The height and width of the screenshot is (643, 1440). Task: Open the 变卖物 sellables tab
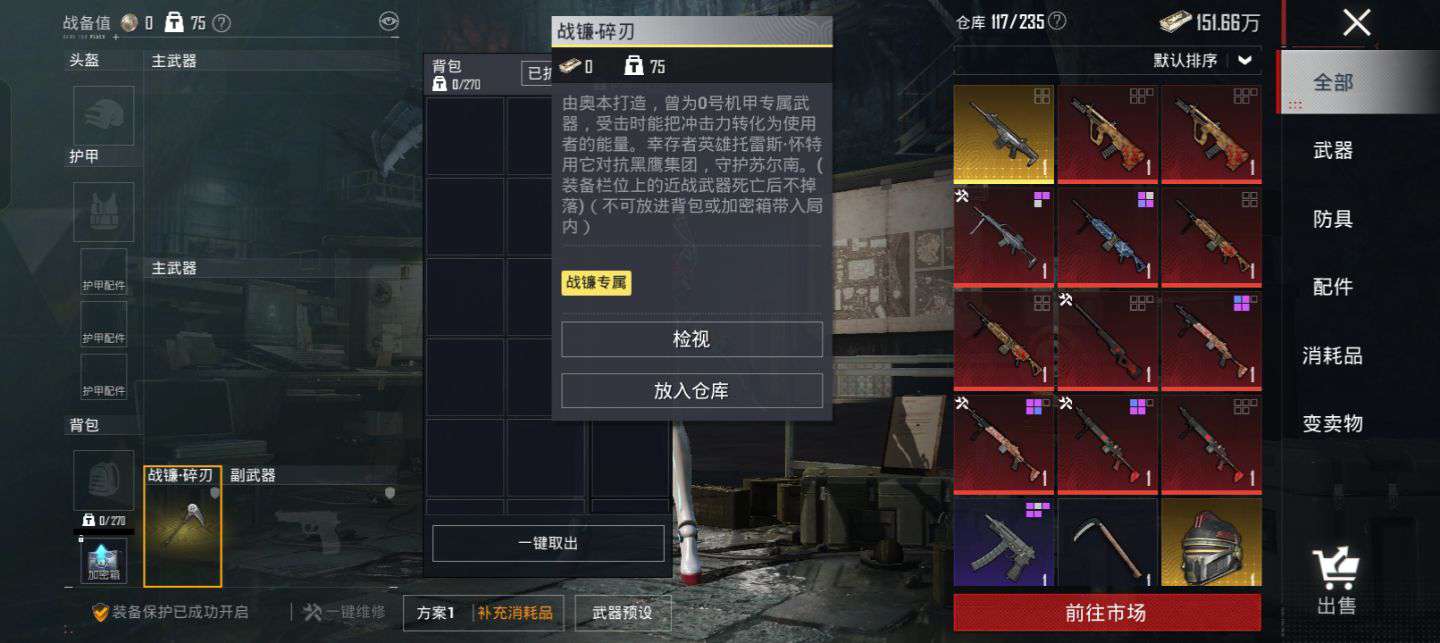pos(1333,423)
